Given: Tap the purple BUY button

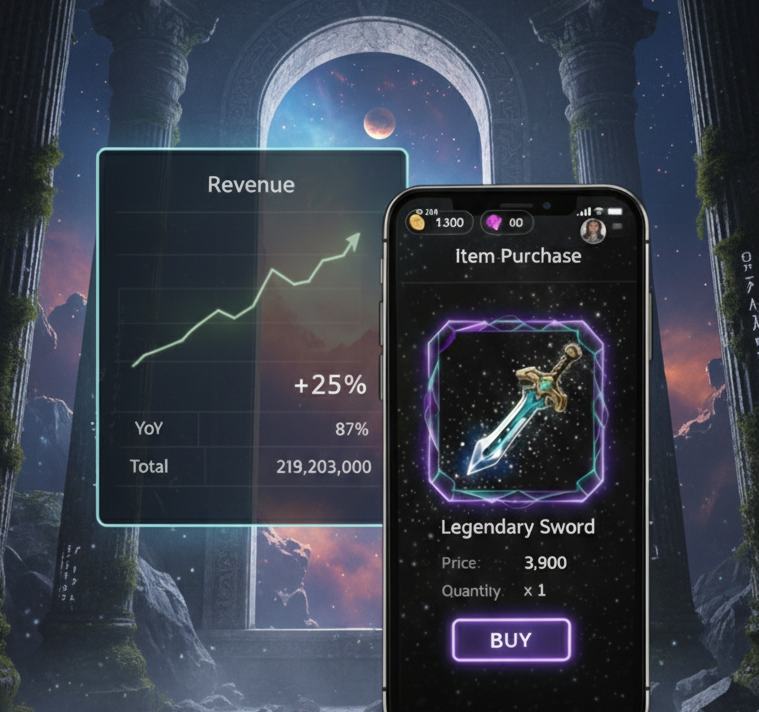Looking at the screenshot, I should 511,640.
